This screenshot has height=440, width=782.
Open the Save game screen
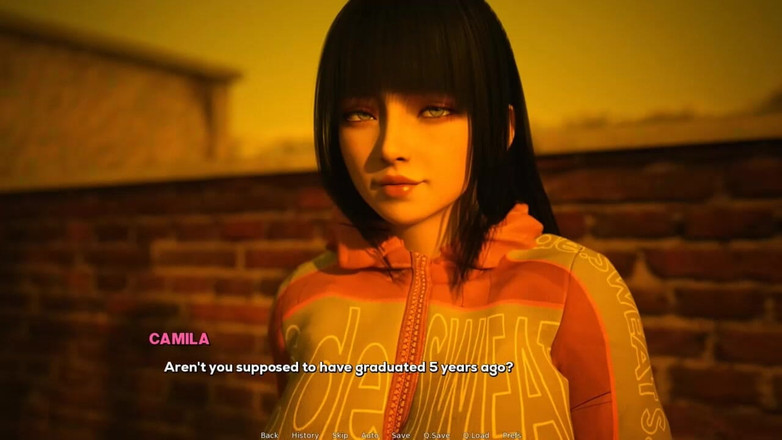point(400,435)
